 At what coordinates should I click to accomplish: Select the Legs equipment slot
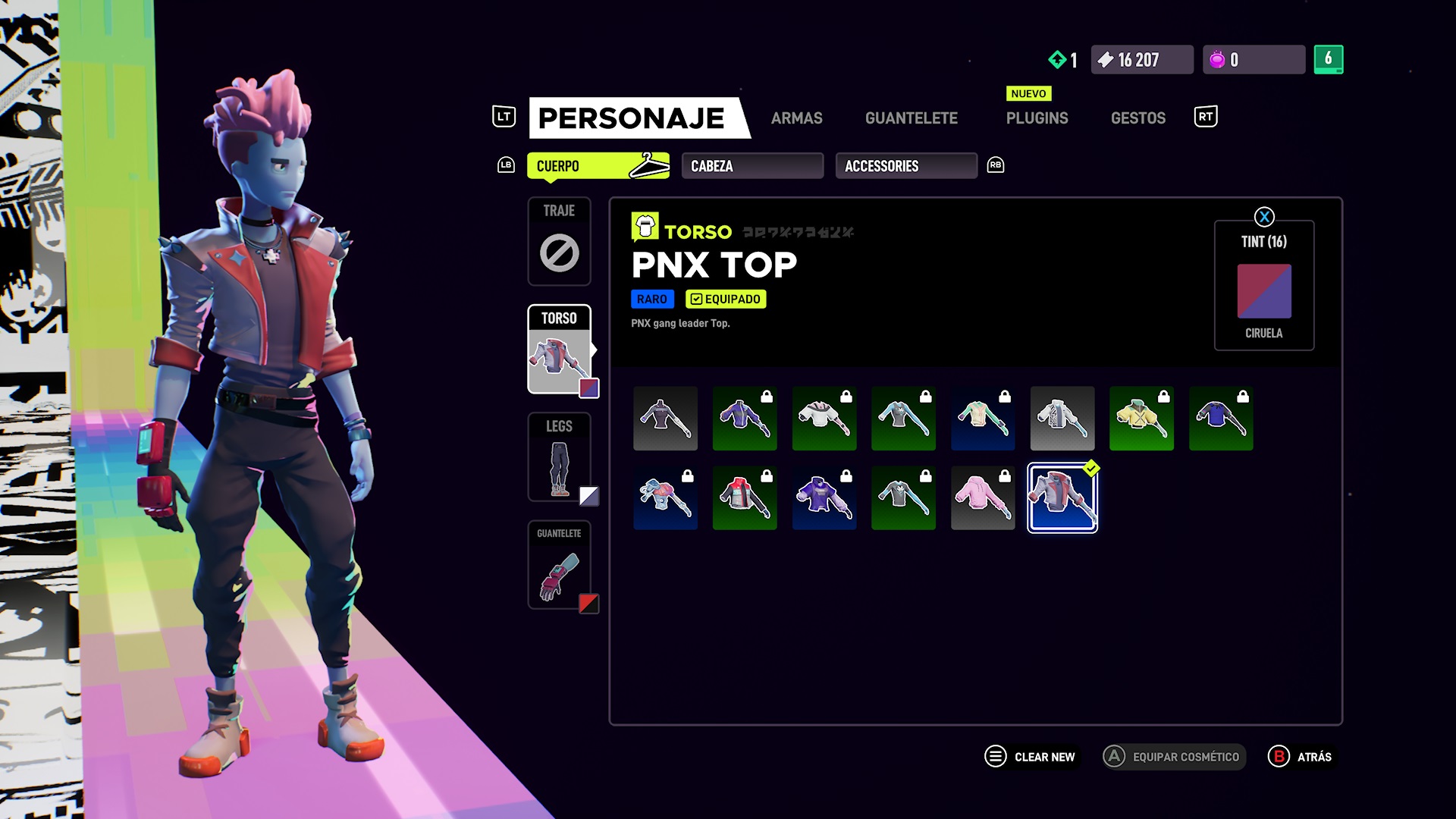[559, 457]
